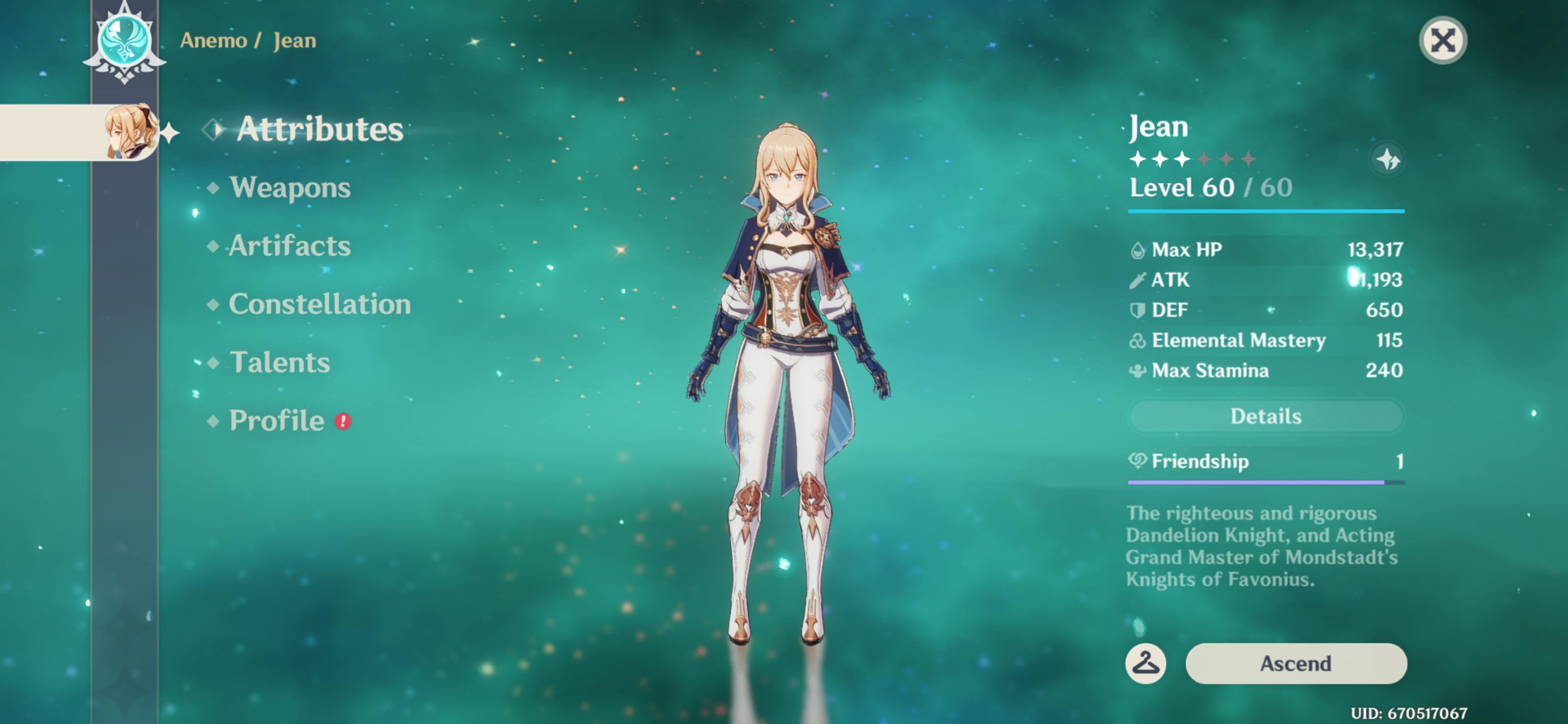The height and width of the screenshot is (724, 1568).
Task: Switch to the Weapons tab
Action: tap(290, 188)
